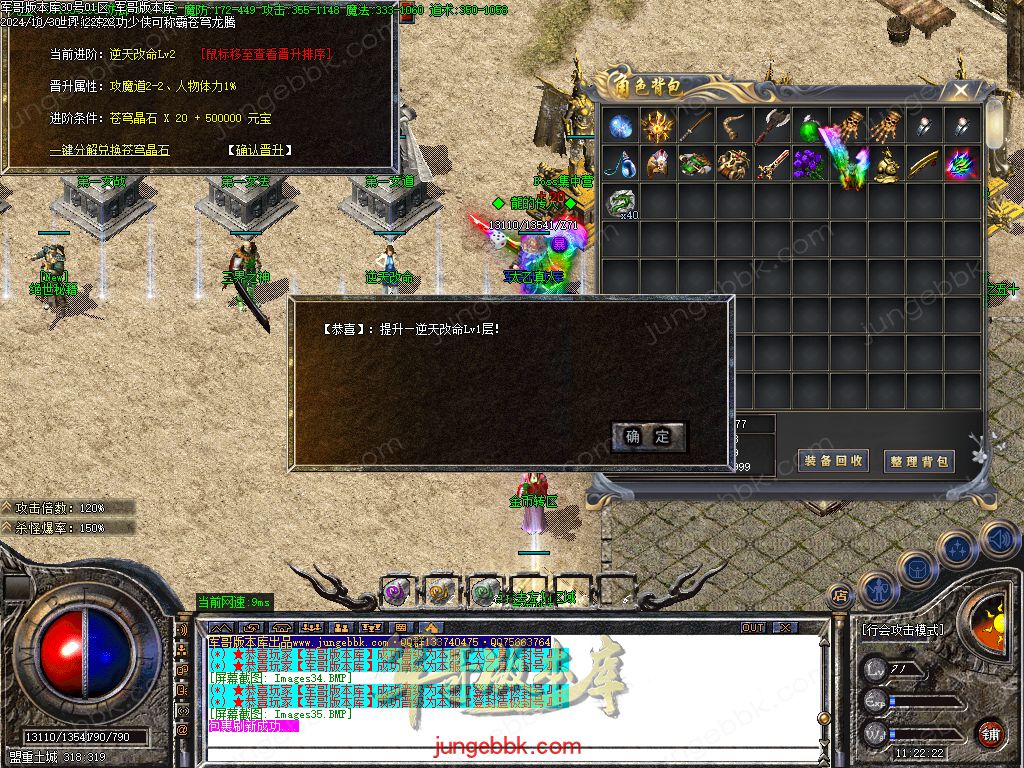Screen dimensions: 1024x768
Task: Use the purple swirl stone hotbar item
Action: click(394, 592)
